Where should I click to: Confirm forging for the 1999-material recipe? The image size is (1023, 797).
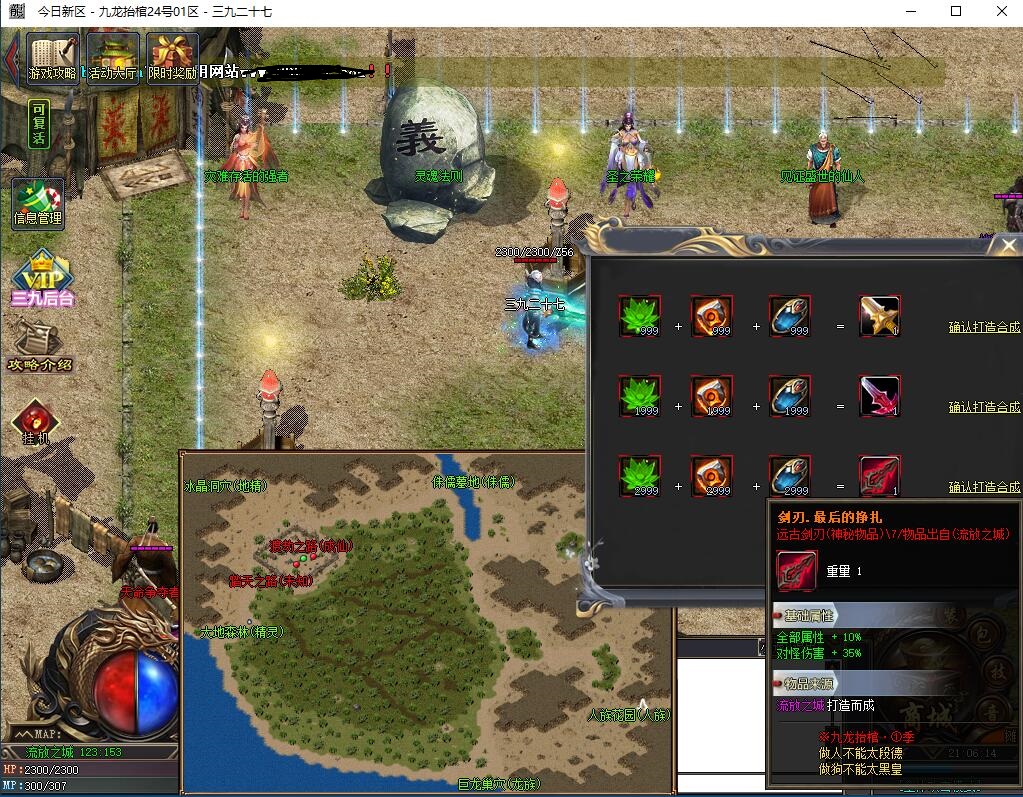coord(984,407)
